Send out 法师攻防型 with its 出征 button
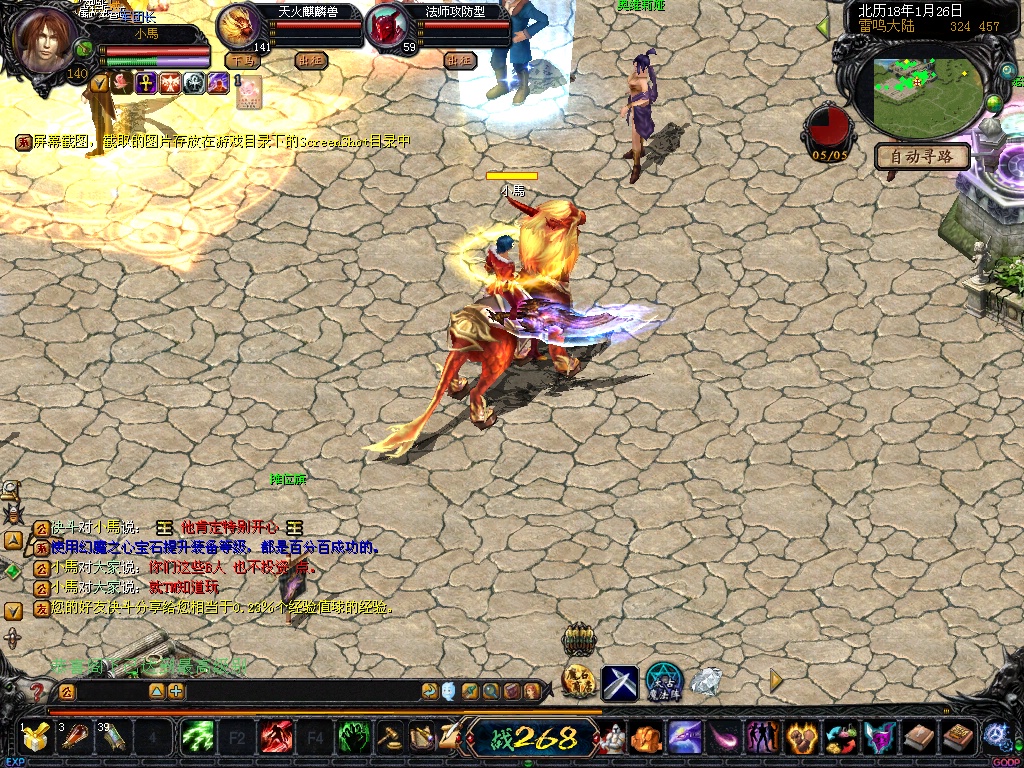 coord(459,60)
